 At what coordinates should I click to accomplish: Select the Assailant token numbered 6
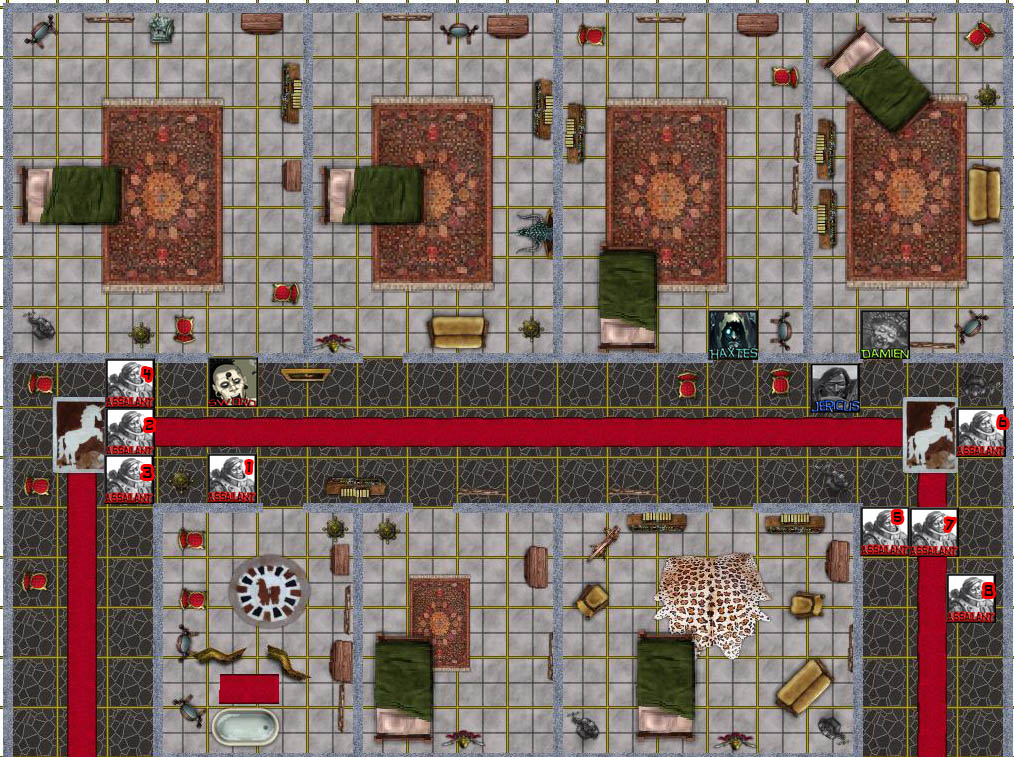[981, 432]
